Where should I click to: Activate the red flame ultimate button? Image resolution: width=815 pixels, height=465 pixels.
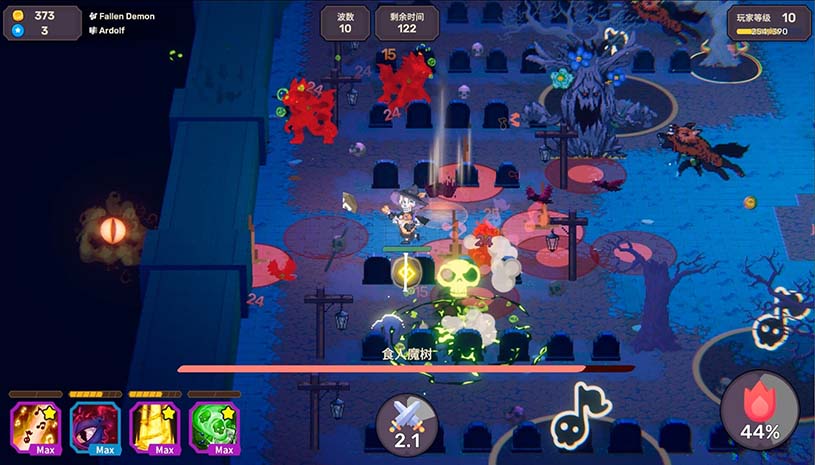coord(759,410)
